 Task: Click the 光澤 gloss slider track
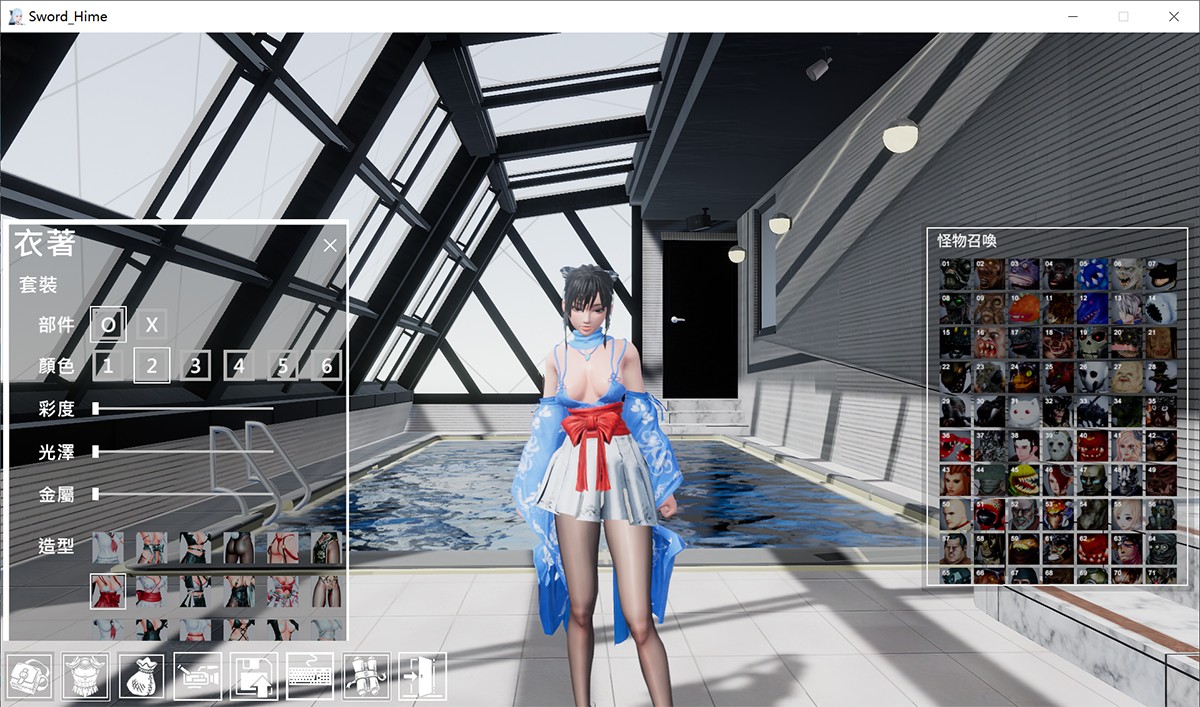point(184,452)
